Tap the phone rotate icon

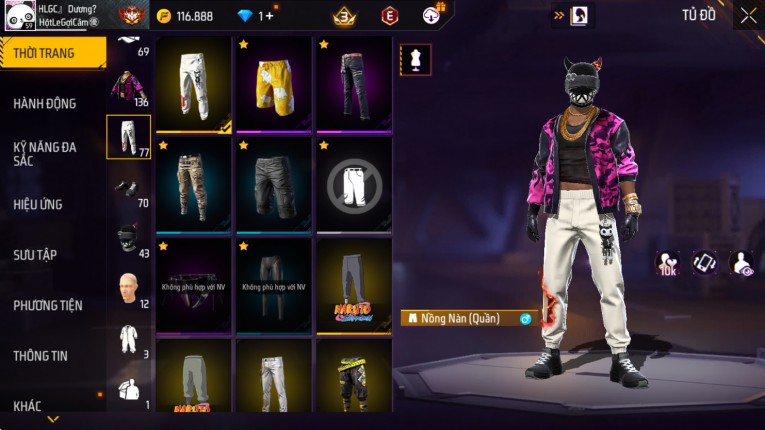(x=705, y=263)
